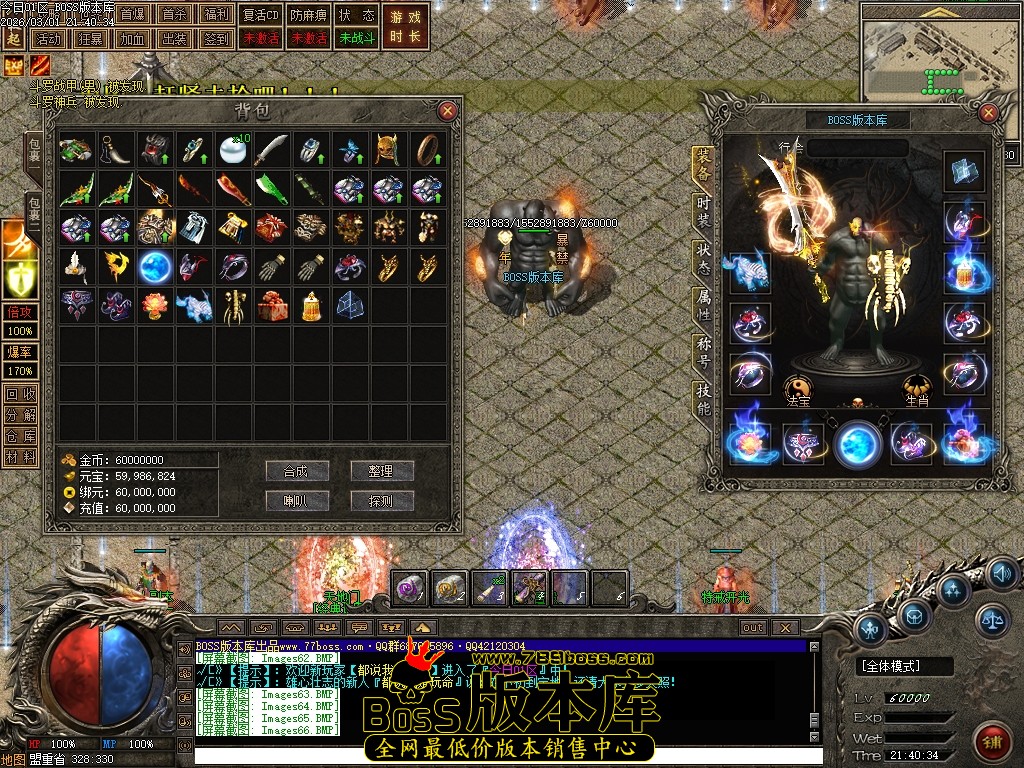Click the 喇叭 horn button
Image resolution: width=1024 pixels, height=768 pixels.
297,501
